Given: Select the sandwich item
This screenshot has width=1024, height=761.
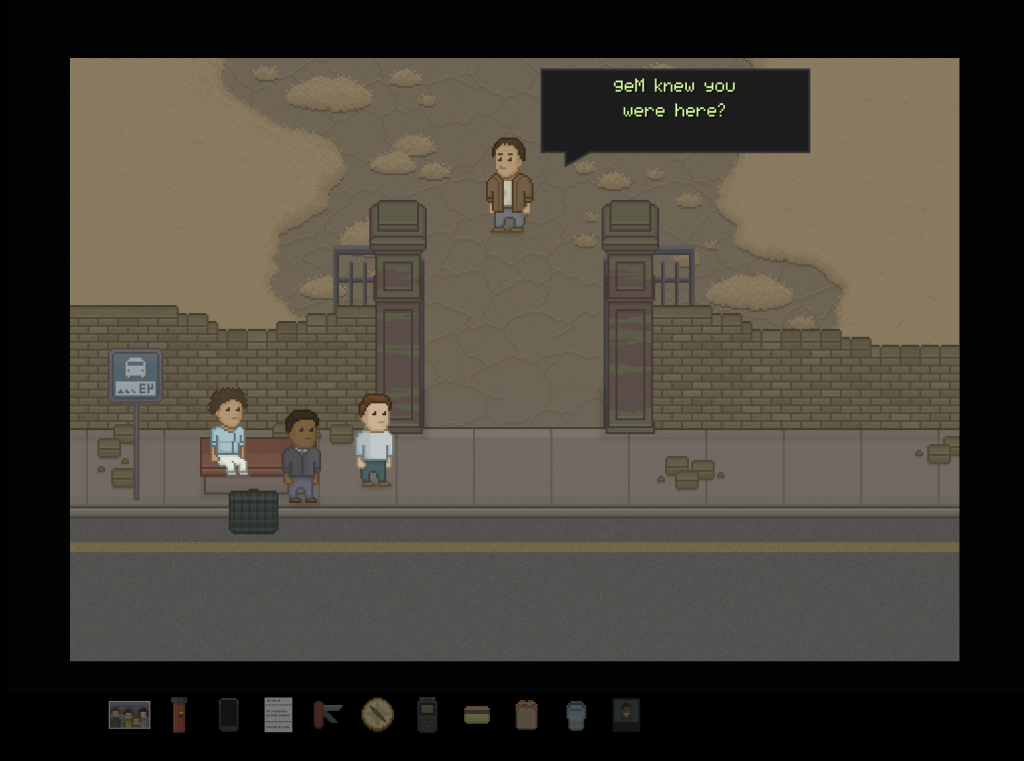Looking at the screenshot, I should (x=477, y=714).
